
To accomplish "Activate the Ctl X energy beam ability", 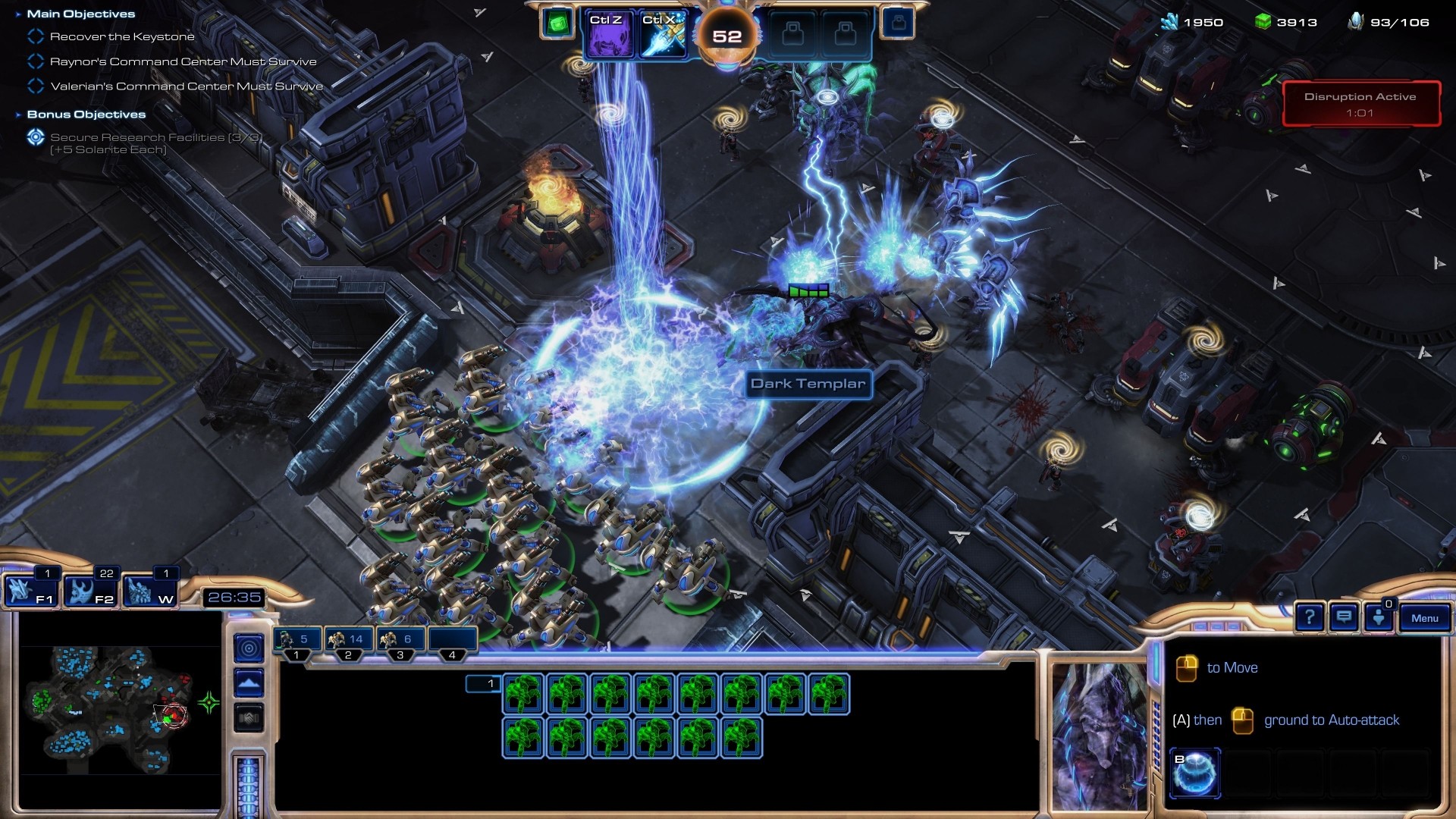I will (661, 35).
